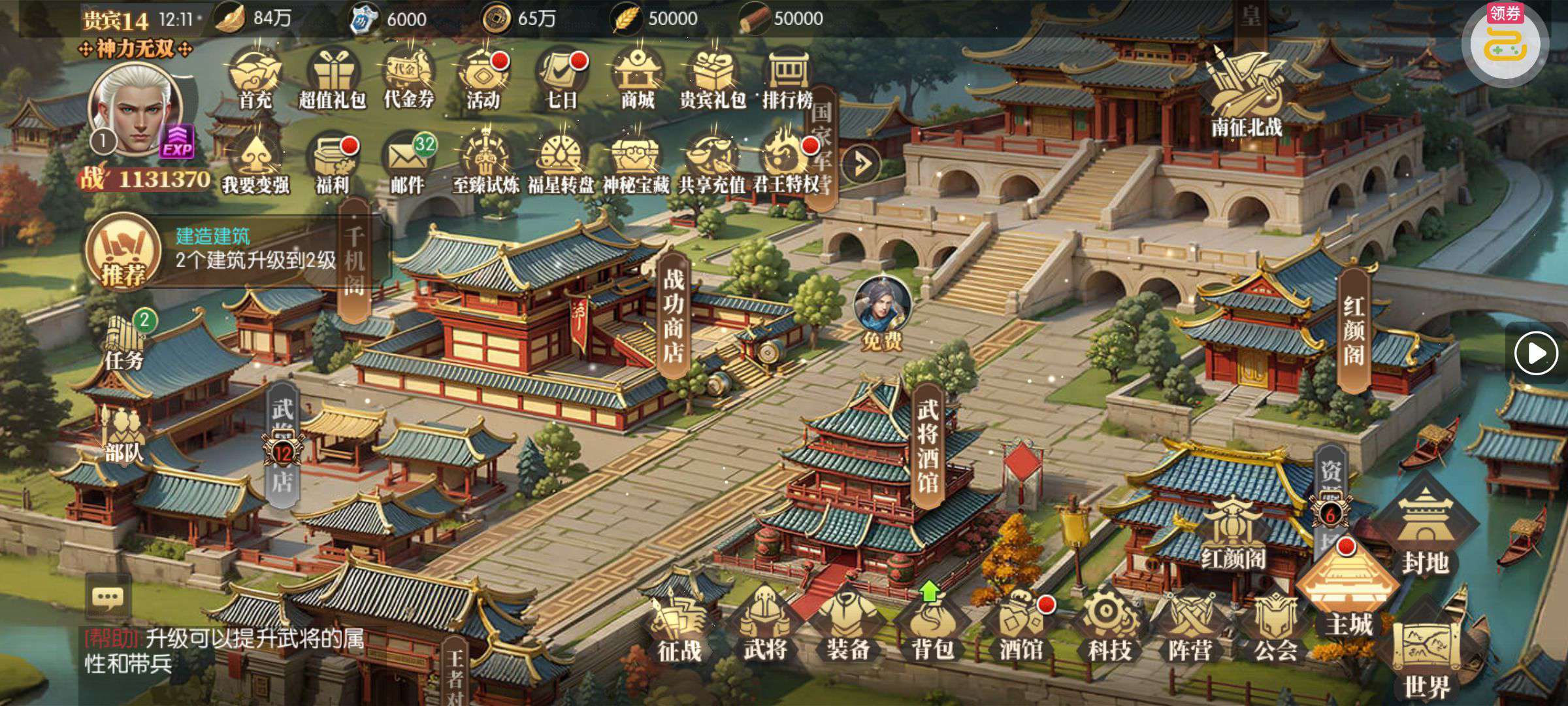Image resolution: width=1568 pixels, height=706 pixels.
Task: Expand the arrow next to 君王特权
Action: point(860,163)
